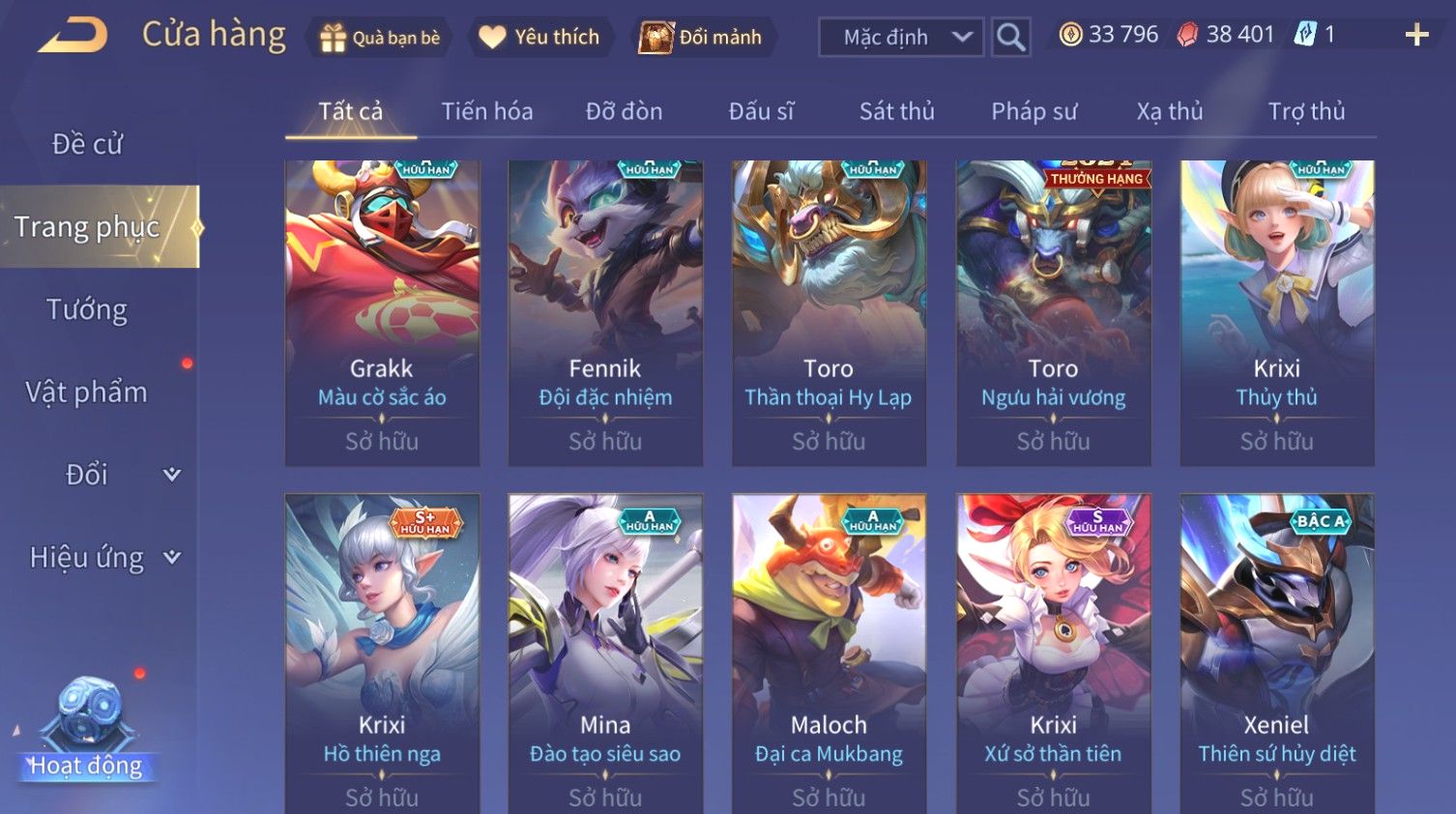The height and width of the screenshot is (814, 1456).
Task: Open the Tướng heroes section
Action: [x=87, y=309]
